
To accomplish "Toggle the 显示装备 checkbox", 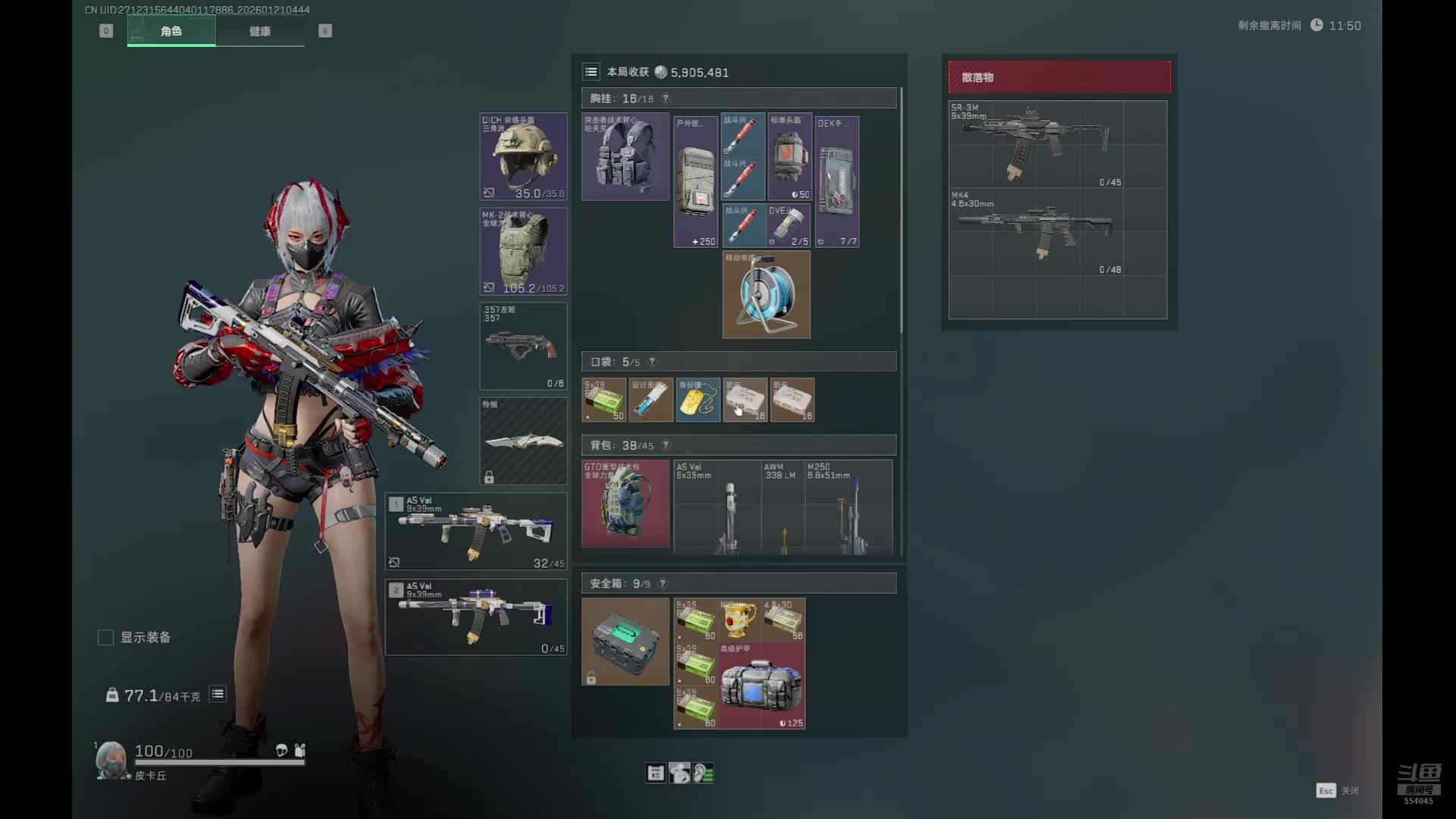I will click(x=106, y=638).
